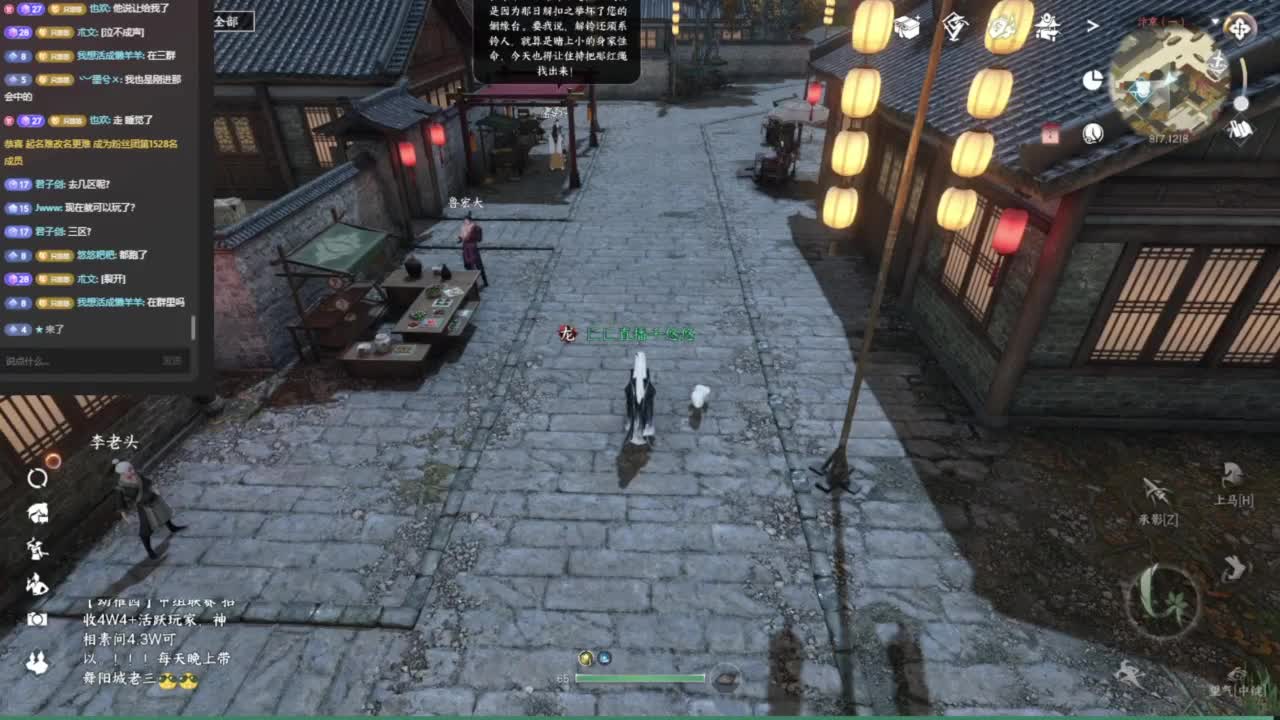Open the social emote icon below the camera icon
Image resolution: width=1280 pixels, height=720 pixels.
(x=38, y=660)
